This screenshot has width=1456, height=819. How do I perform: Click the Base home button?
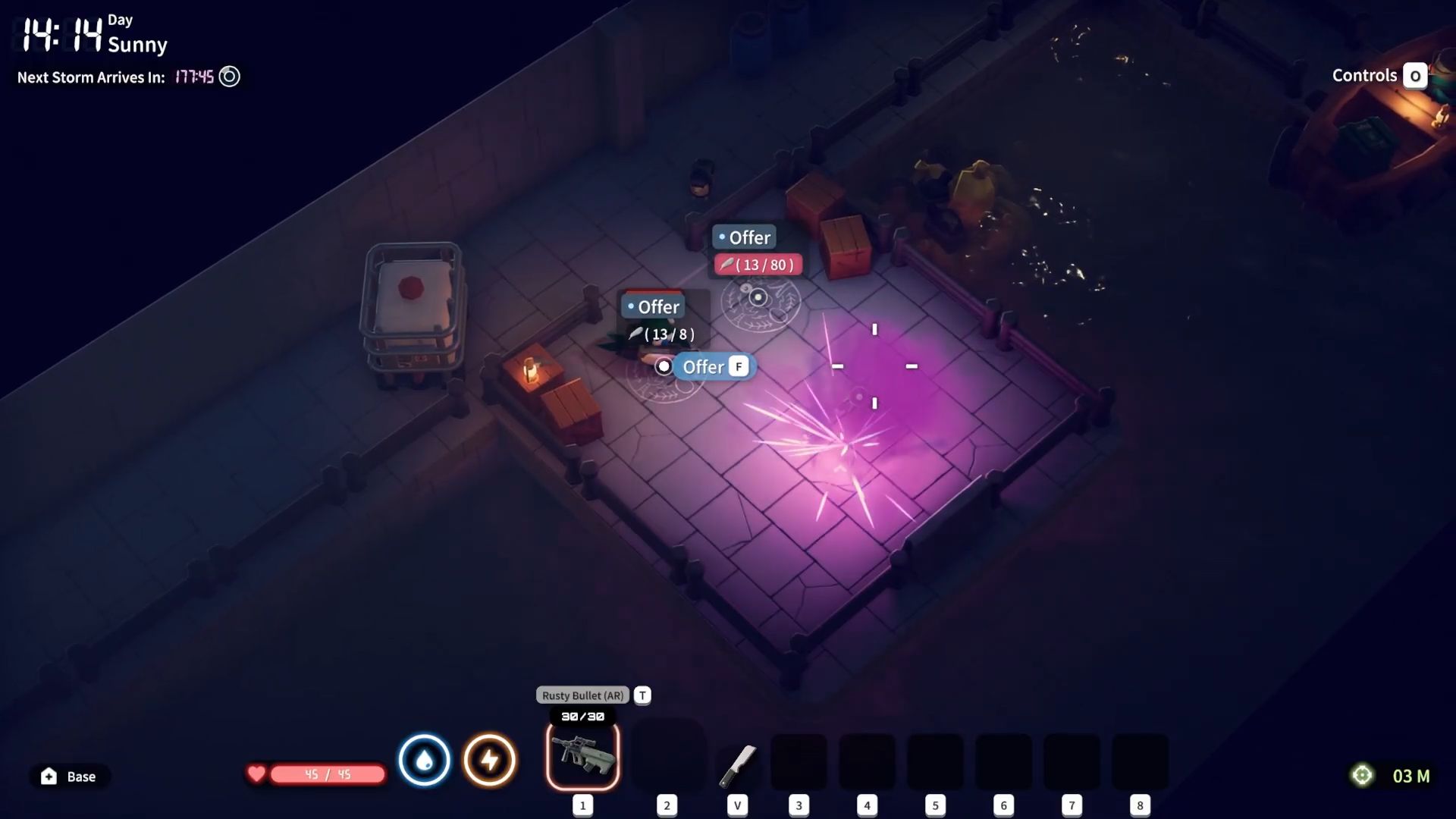69,776
